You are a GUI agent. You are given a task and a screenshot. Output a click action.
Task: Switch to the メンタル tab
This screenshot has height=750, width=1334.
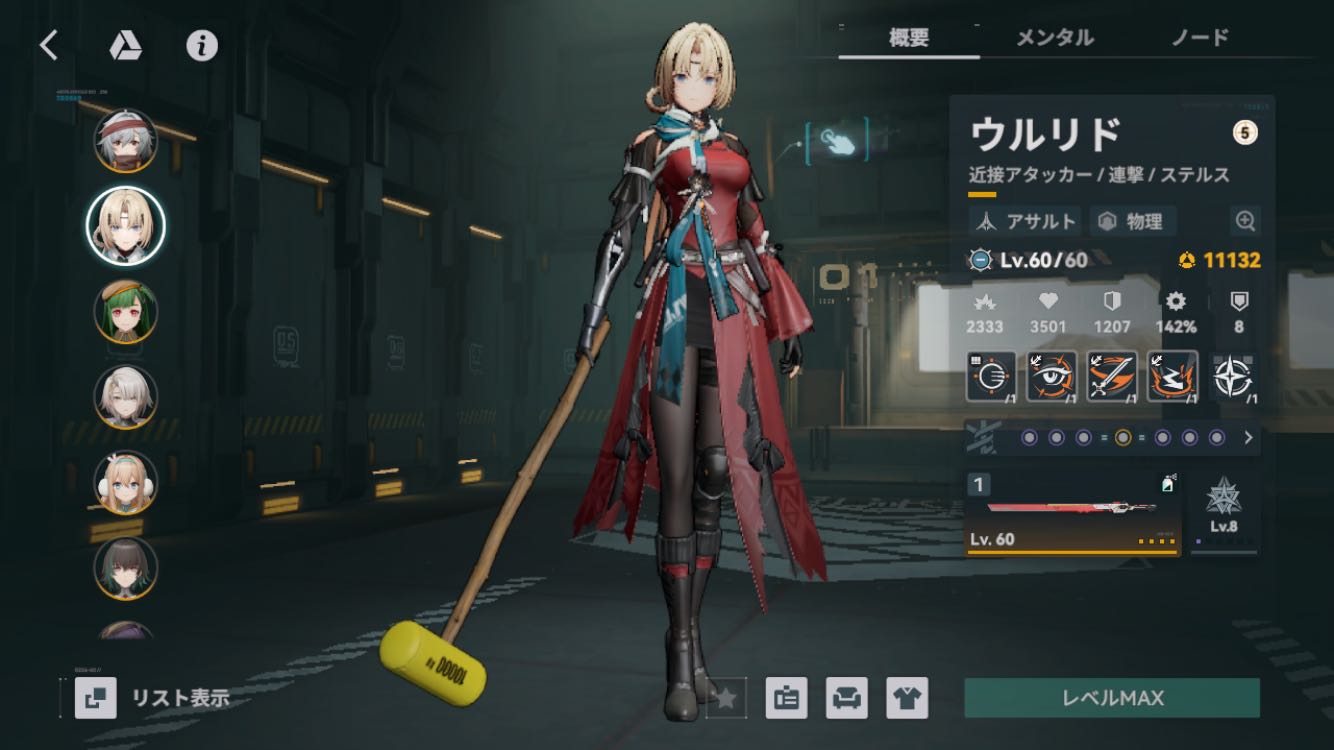point(1054,38)
